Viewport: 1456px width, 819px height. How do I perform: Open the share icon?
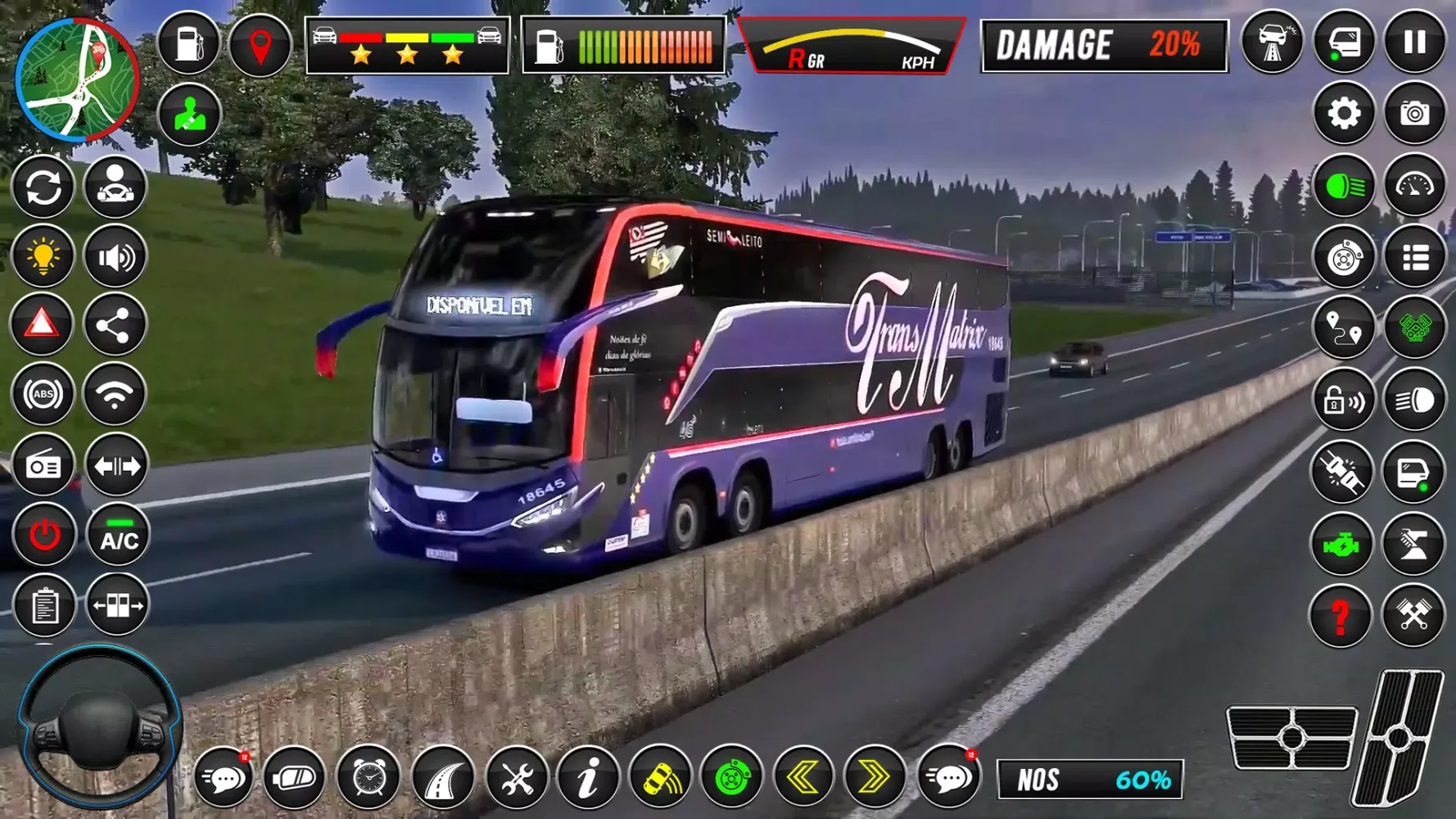pos(114,325)
